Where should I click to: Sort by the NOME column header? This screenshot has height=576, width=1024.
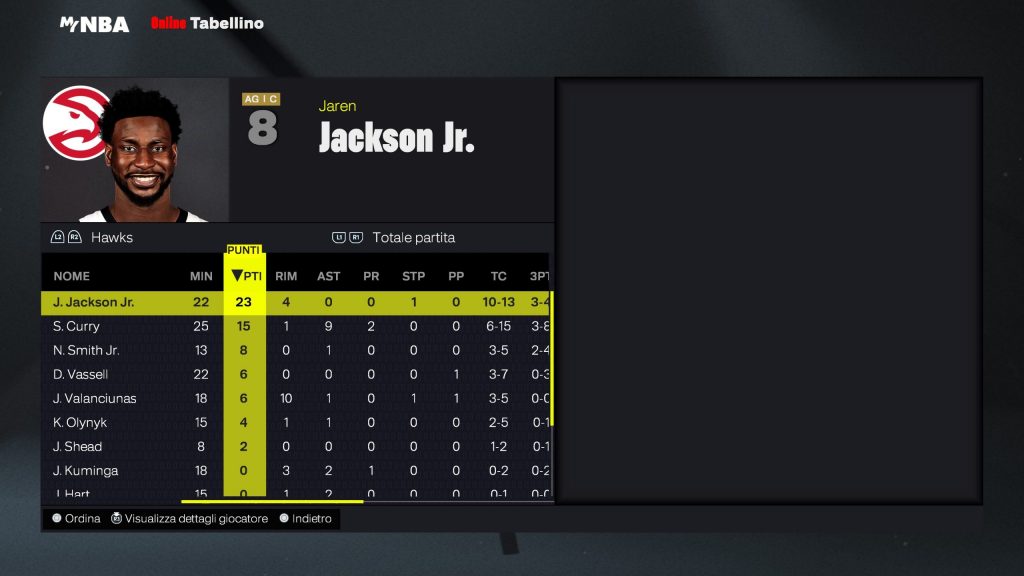tap(71, 276)
